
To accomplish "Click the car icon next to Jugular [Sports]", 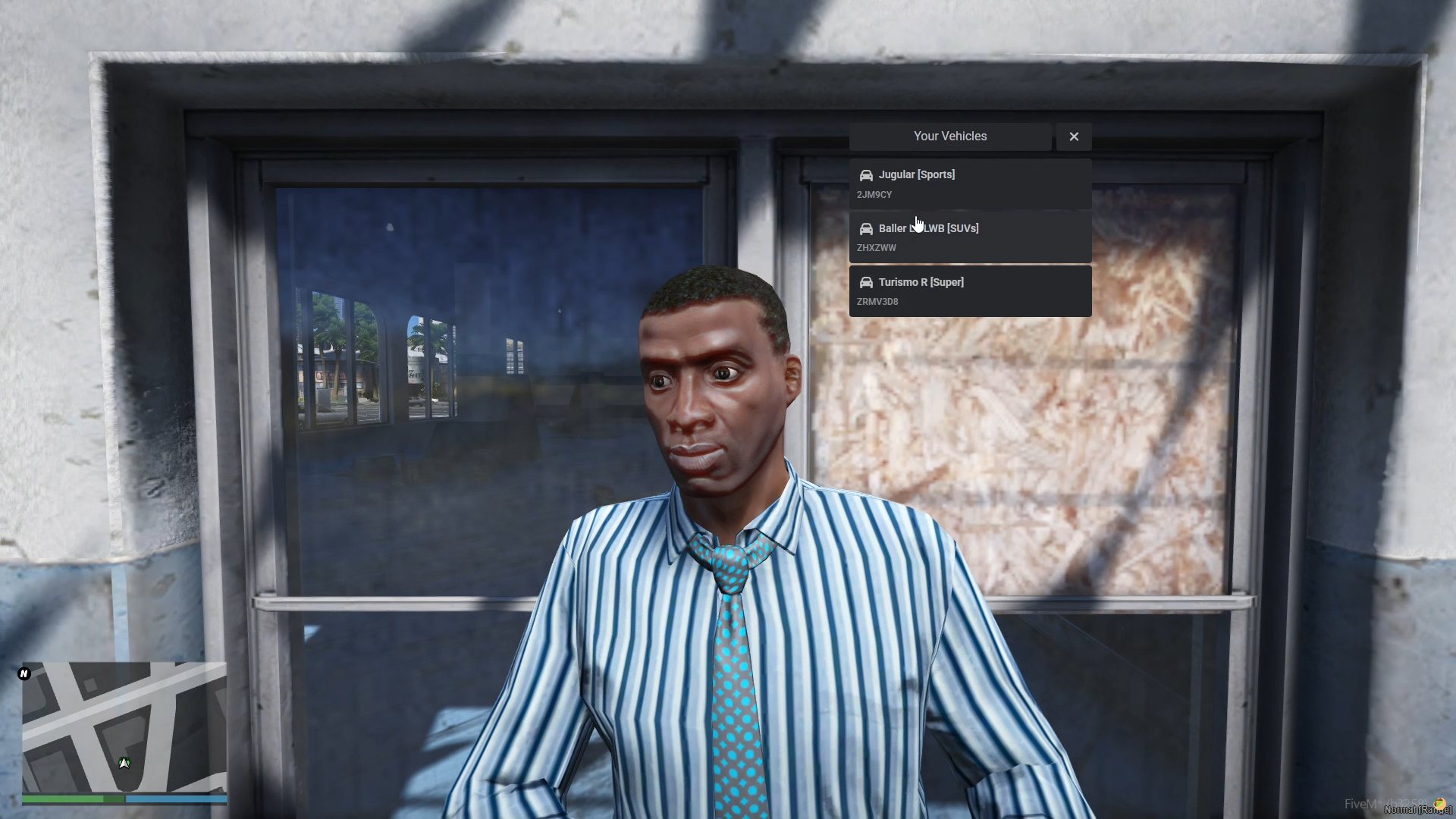I will 865,175.
